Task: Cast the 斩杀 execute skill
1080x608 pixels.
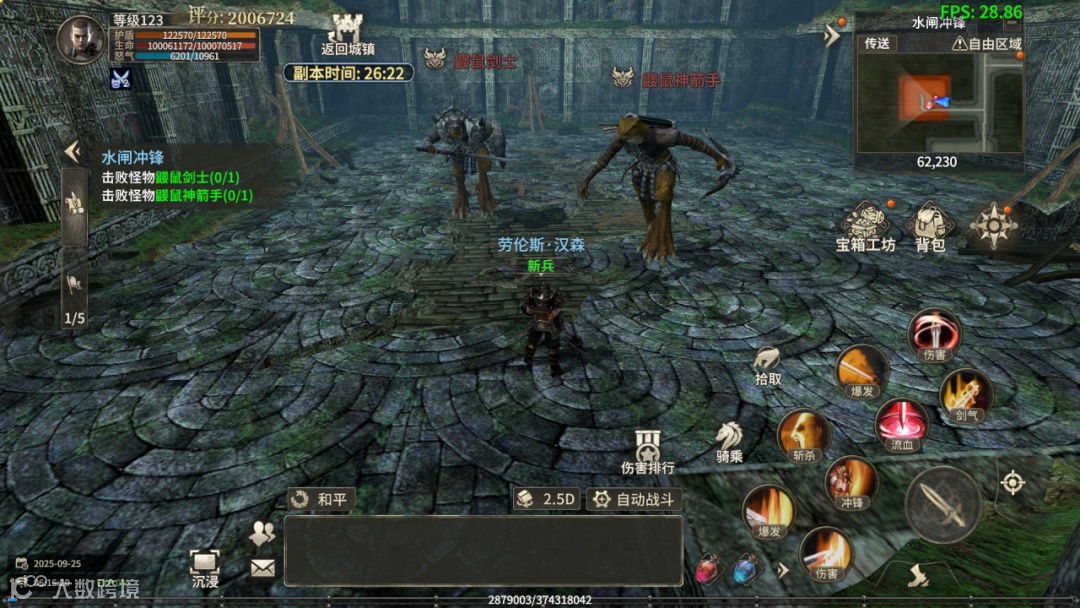Action: (804, 435)
